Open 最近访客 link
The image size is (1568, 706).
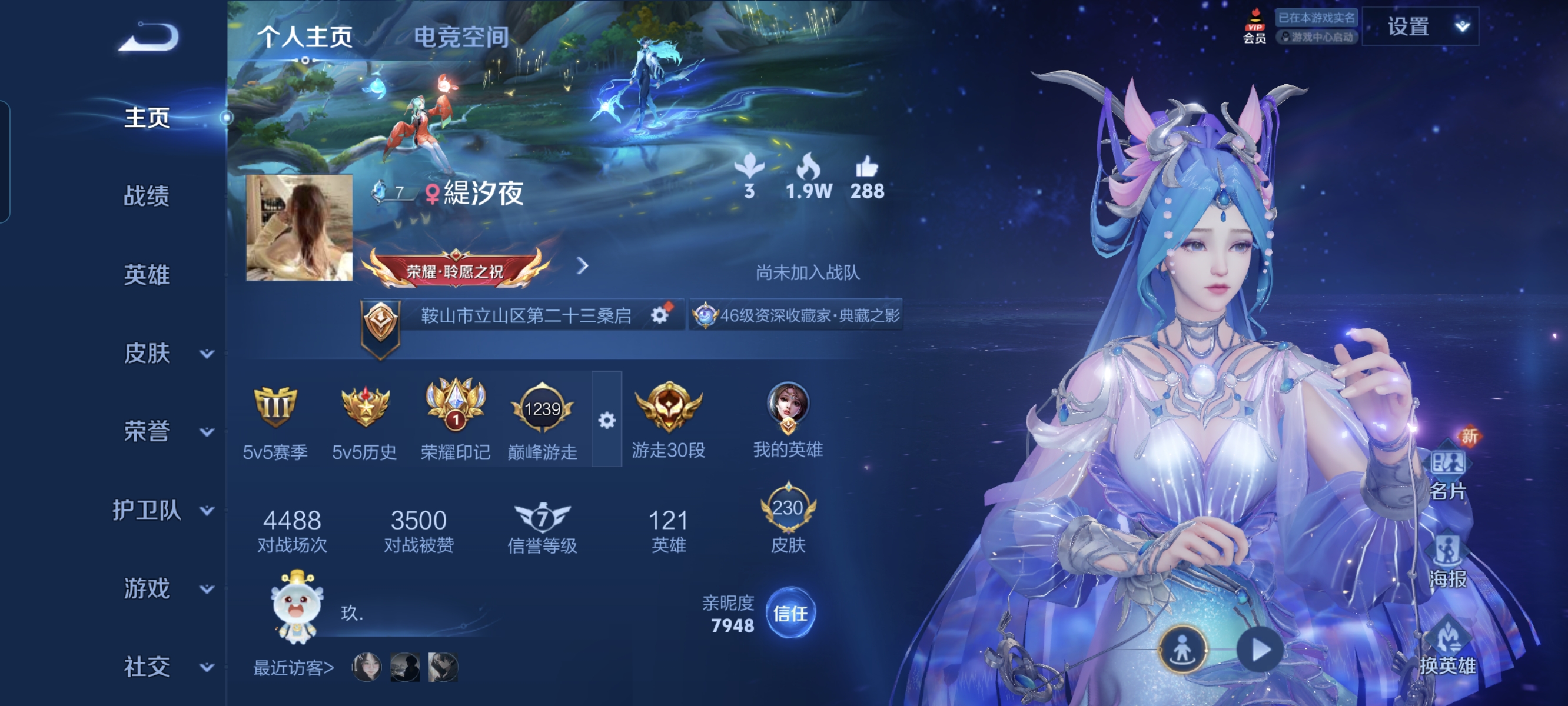[292, 671]
